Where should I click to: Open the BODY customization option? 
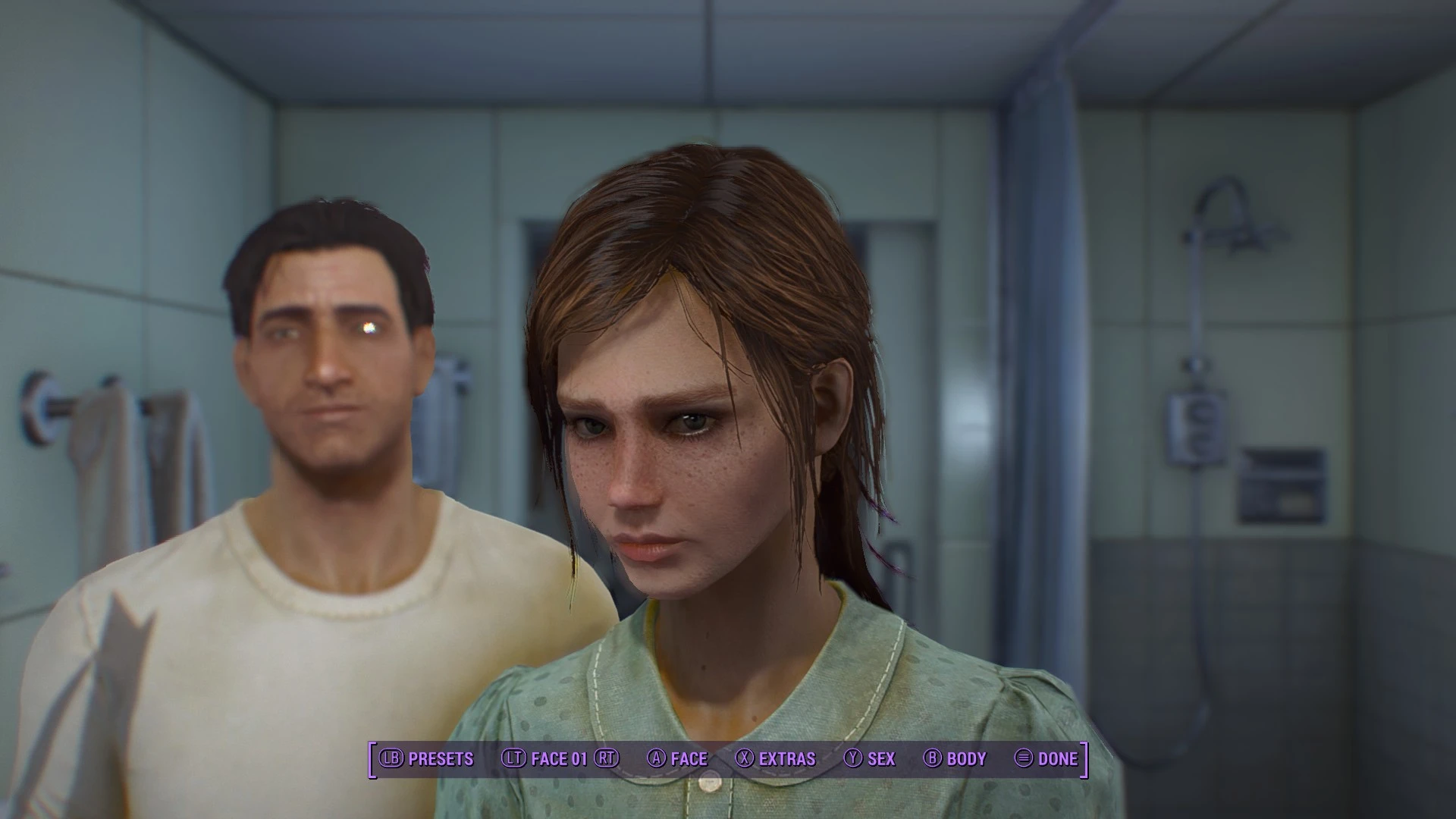click(965, 758)
